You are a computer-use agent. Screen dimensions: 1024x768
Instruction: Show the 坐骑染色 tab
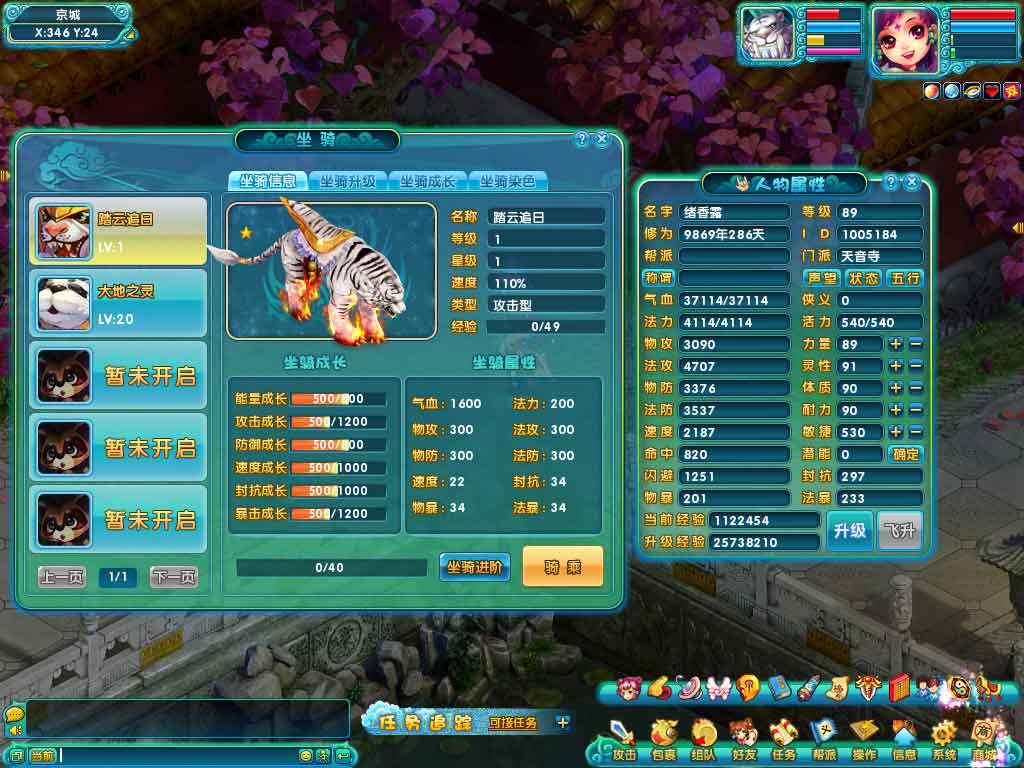(x=508, y=181)
